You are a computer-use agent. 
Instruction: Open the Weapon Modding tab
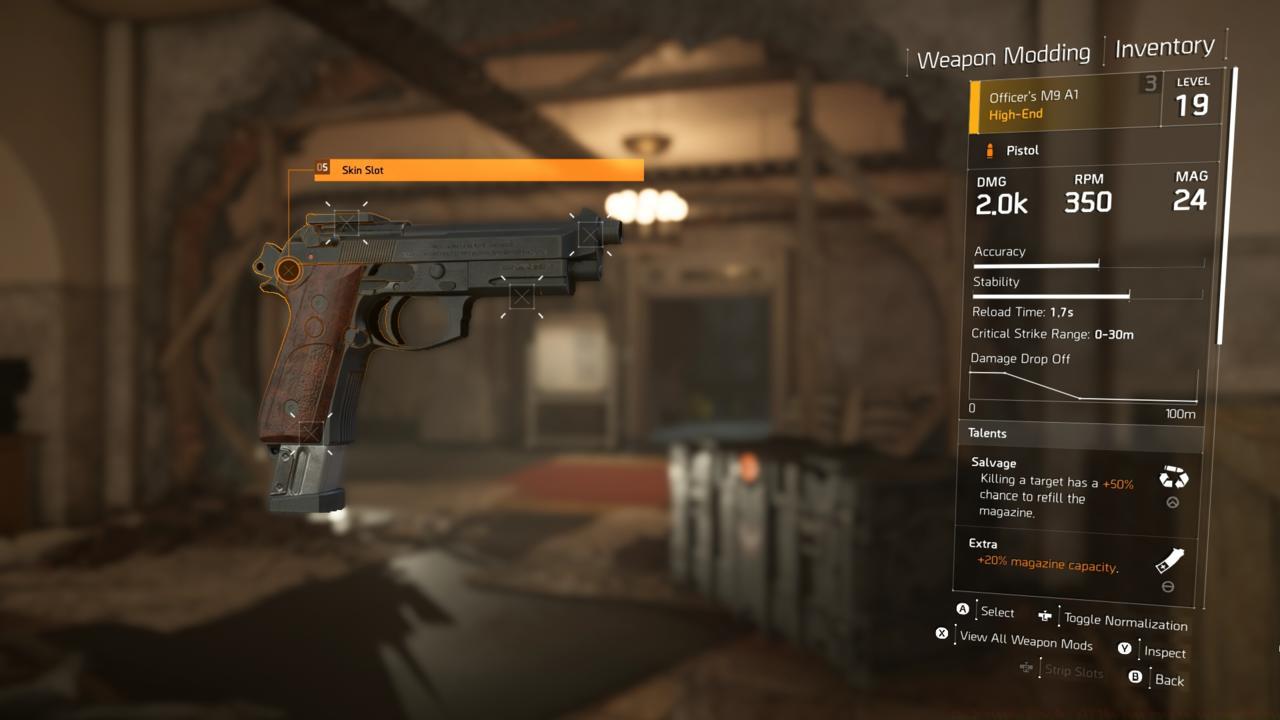[1004, 53]
